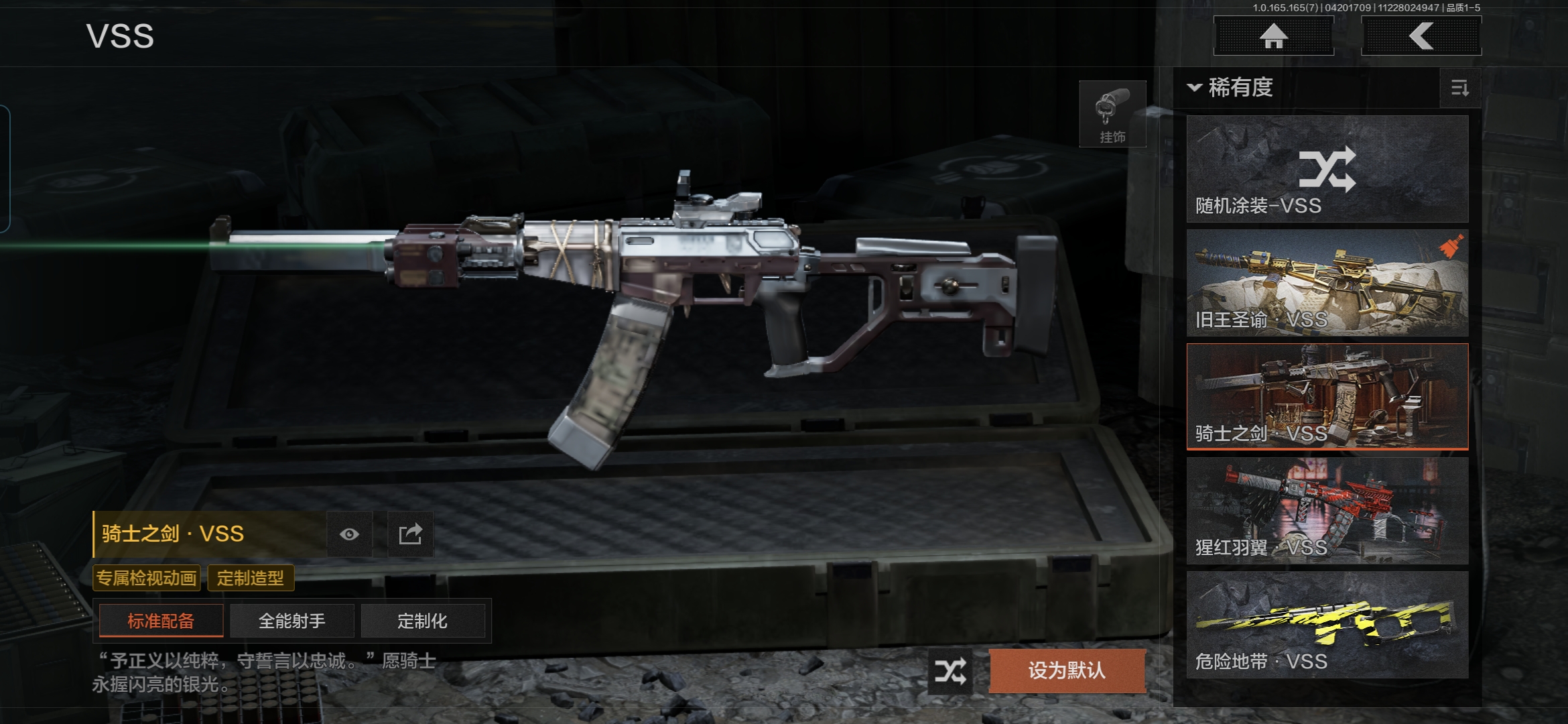The width and height of the screenshot is (1568, 724).
Task: Click the shuffle button beside 设为默认
Action: point(950,670)
